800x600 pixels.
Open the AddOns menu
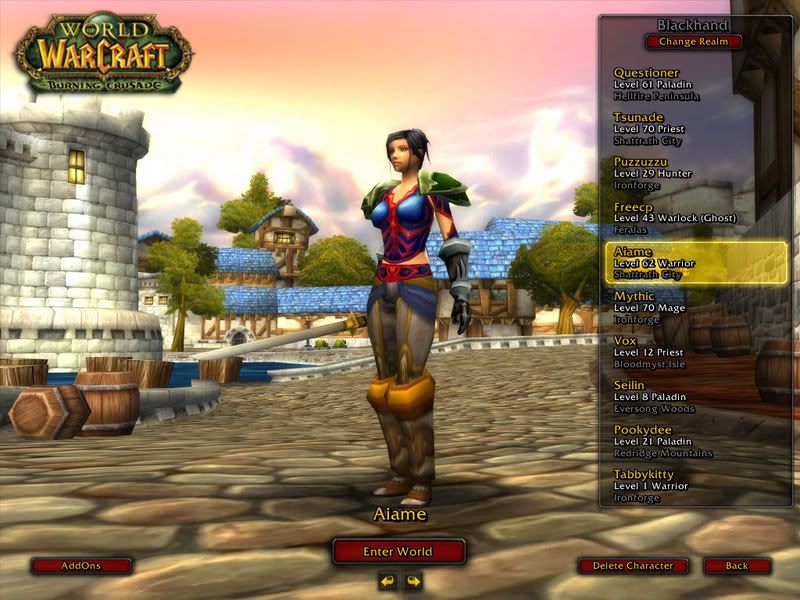(81, 565)
